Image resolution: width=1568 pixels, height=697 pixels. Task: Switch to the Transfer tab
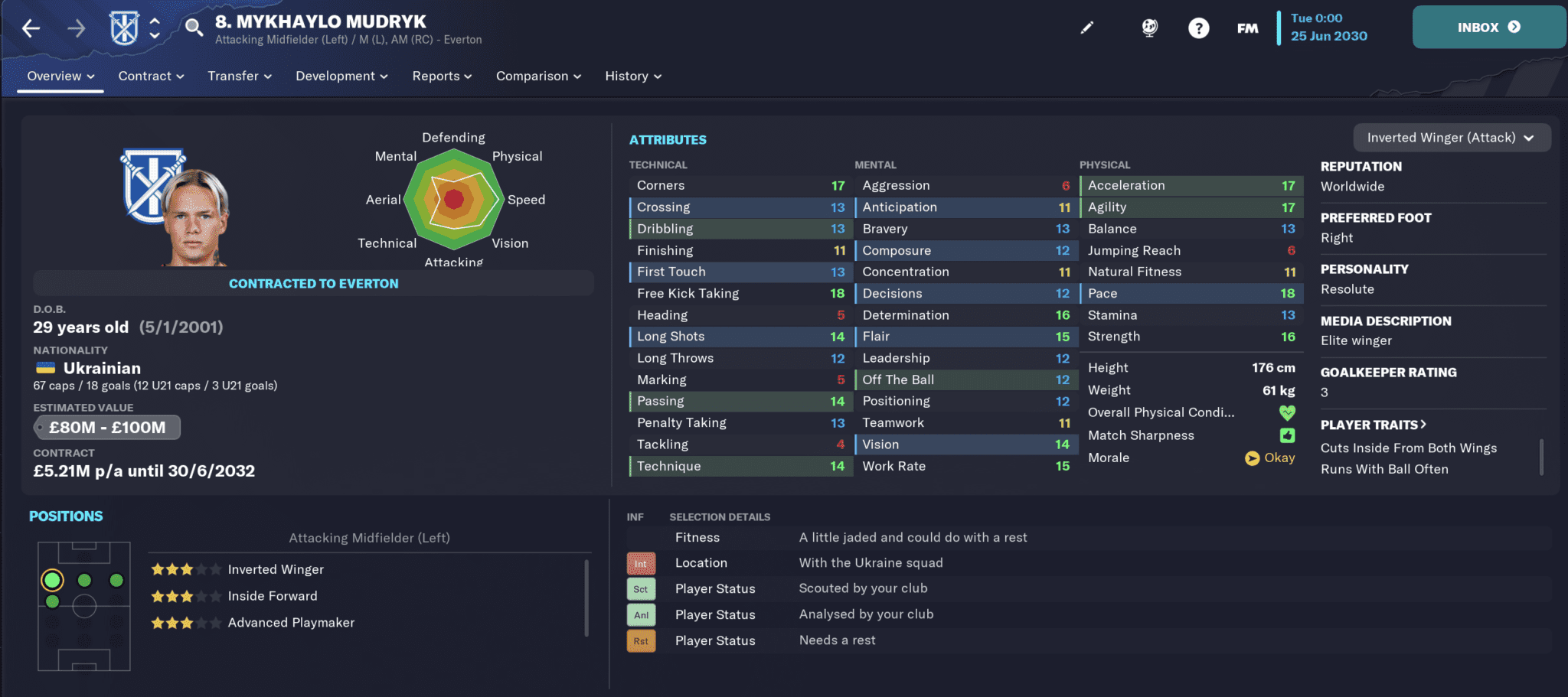pyautogui.click(x=240, y=77)
